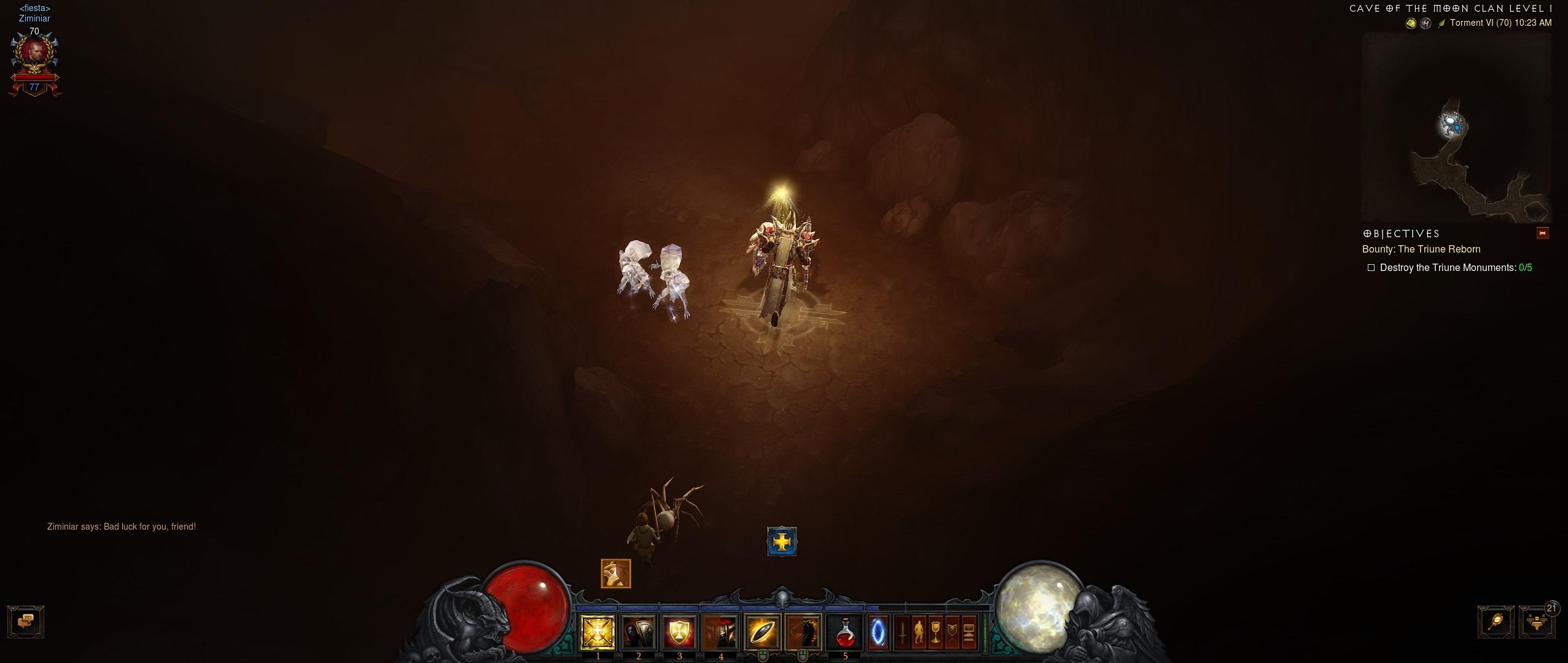The image size is (1568, 663).
Task: Open the character Inventory figure button
Action: tap(918, 632)
